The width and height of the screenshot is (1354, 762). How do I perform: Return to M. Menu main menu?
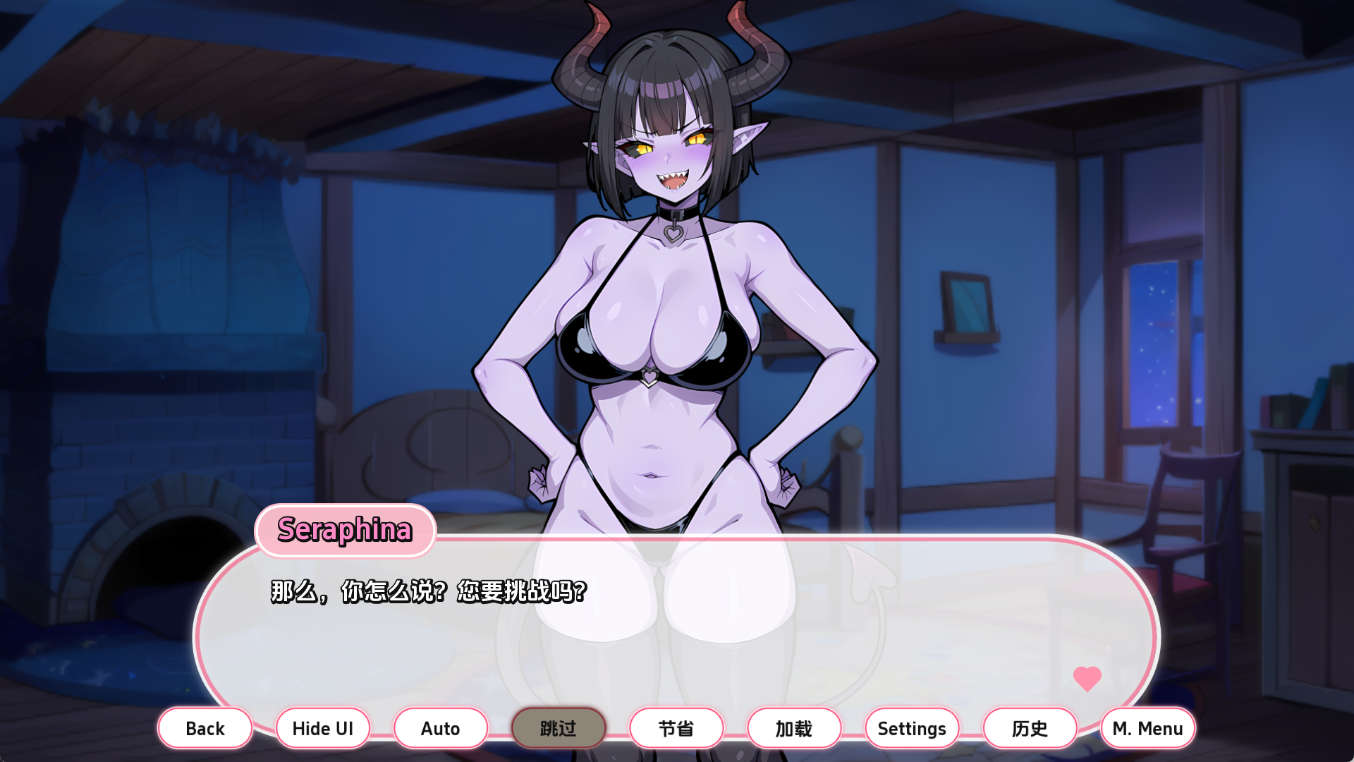click(1147, 728)
